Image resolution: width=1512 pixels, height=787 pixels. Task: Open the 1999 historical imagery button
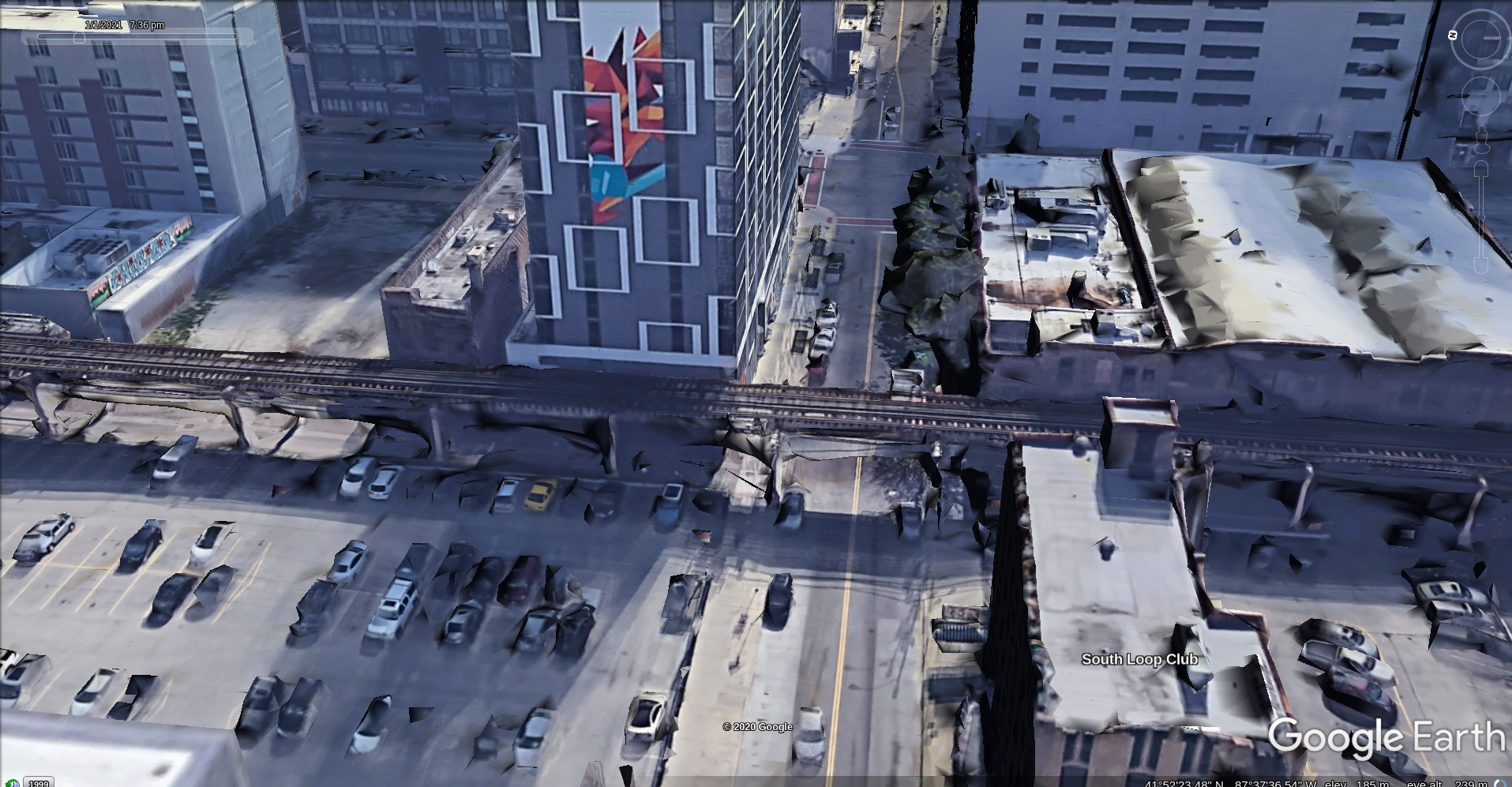pyautogui.click(x=38, y=782)
